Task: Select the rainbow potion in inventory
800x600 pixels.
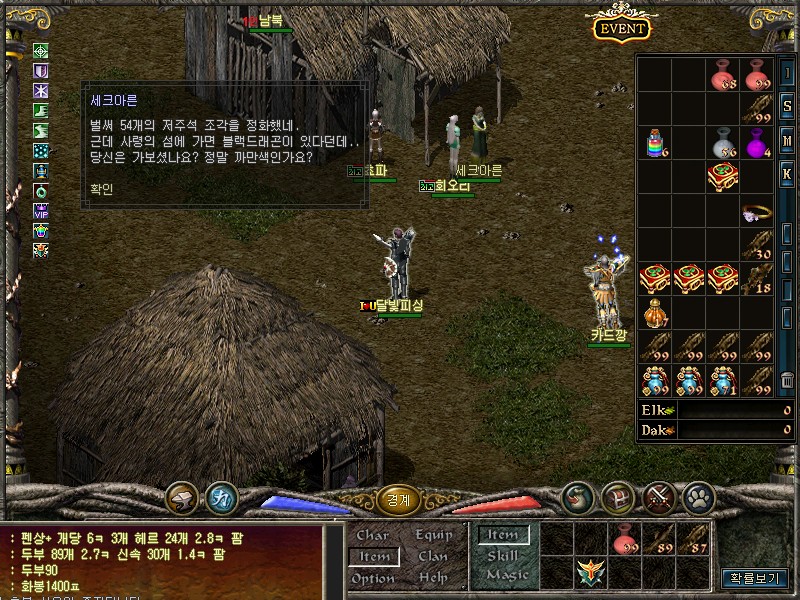Action: click(654, 143)
